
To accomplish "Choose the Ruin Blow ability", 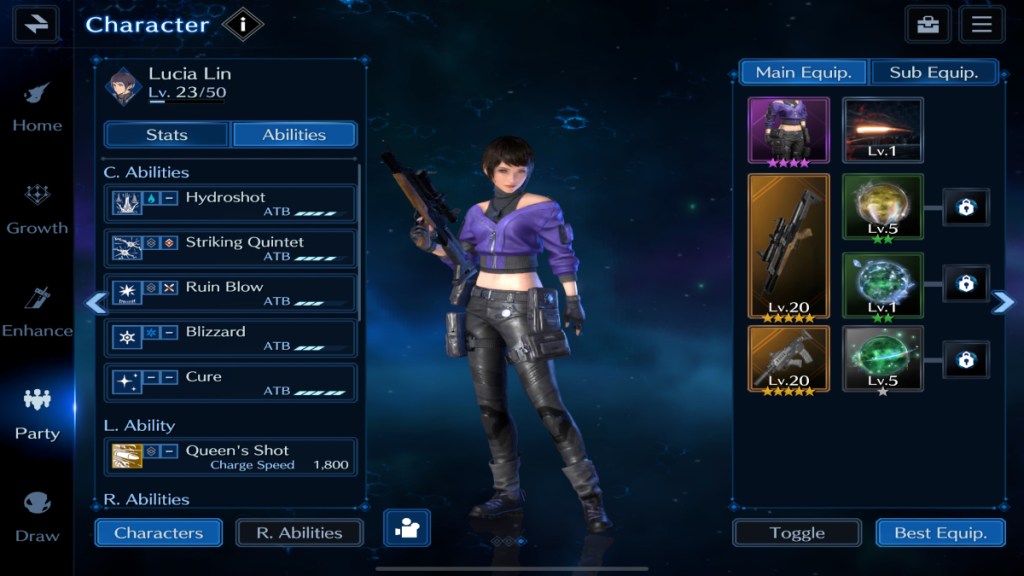I will tap(230, 293).
